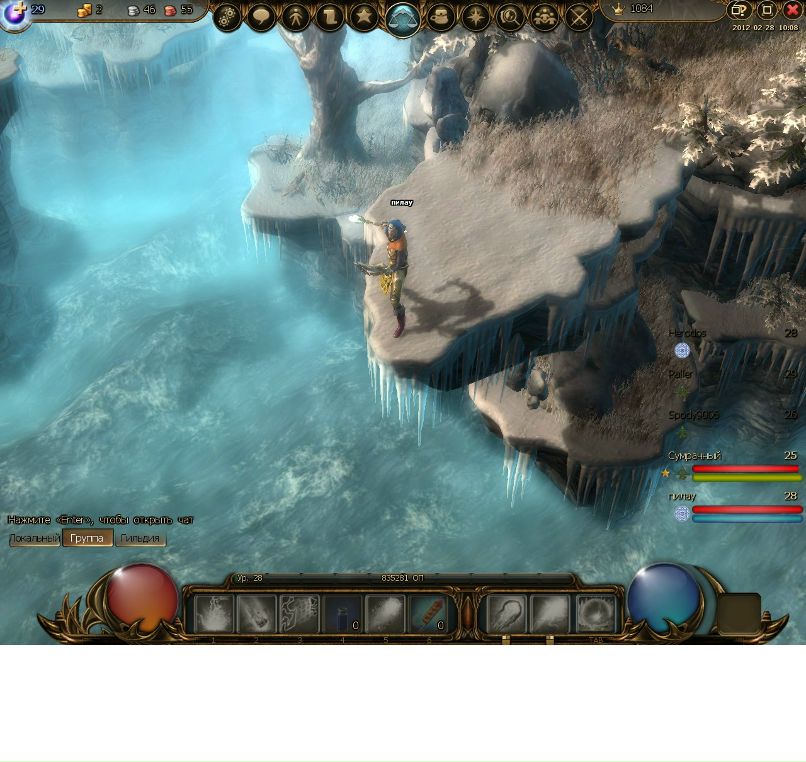Select the red-striped item hotbar slot
This screenshot has width=806, height=762.
[429, 615]
